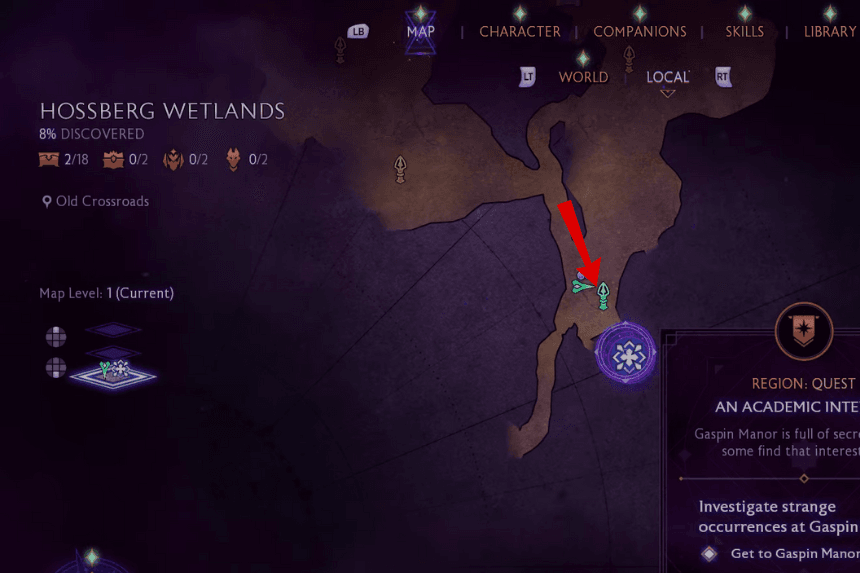Click the Old Crossroads location label

pos(102,201)
